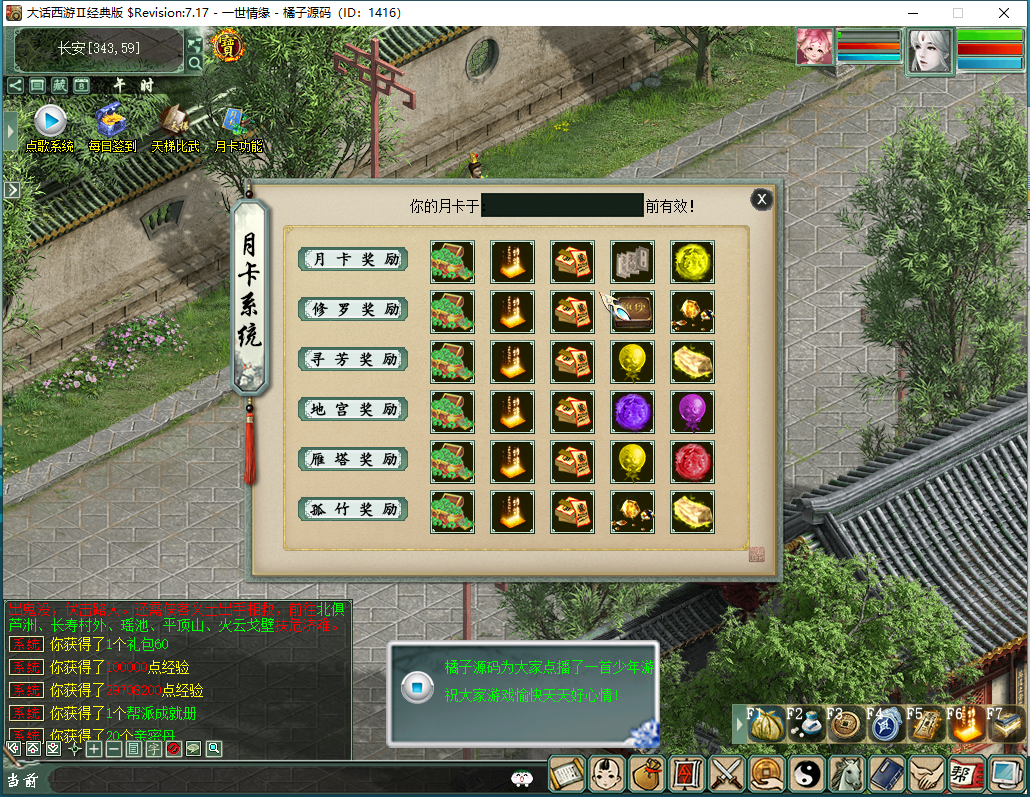The height and width of the screenshot is (797, 1030).
Task: Open the yin-yang skills button
Action: [x=806, y=774]
